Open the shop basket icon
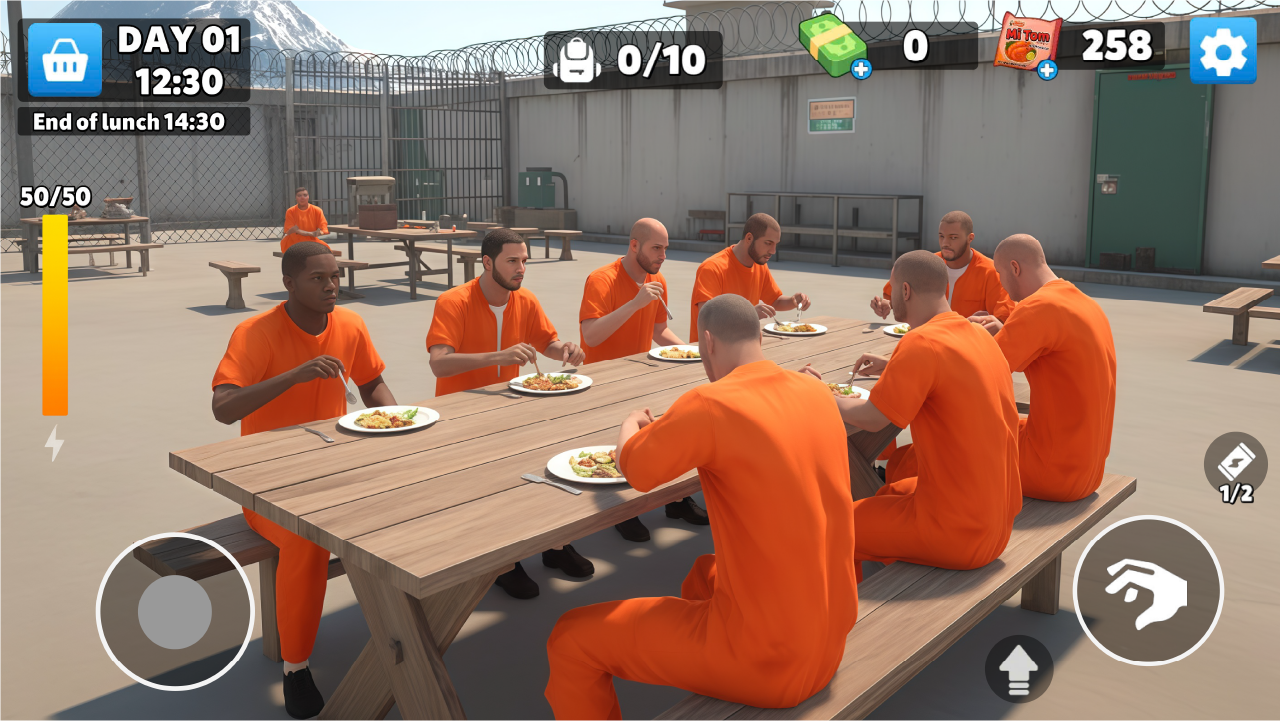This screenshot has width=1281, height=721. (x=63, y=58)
